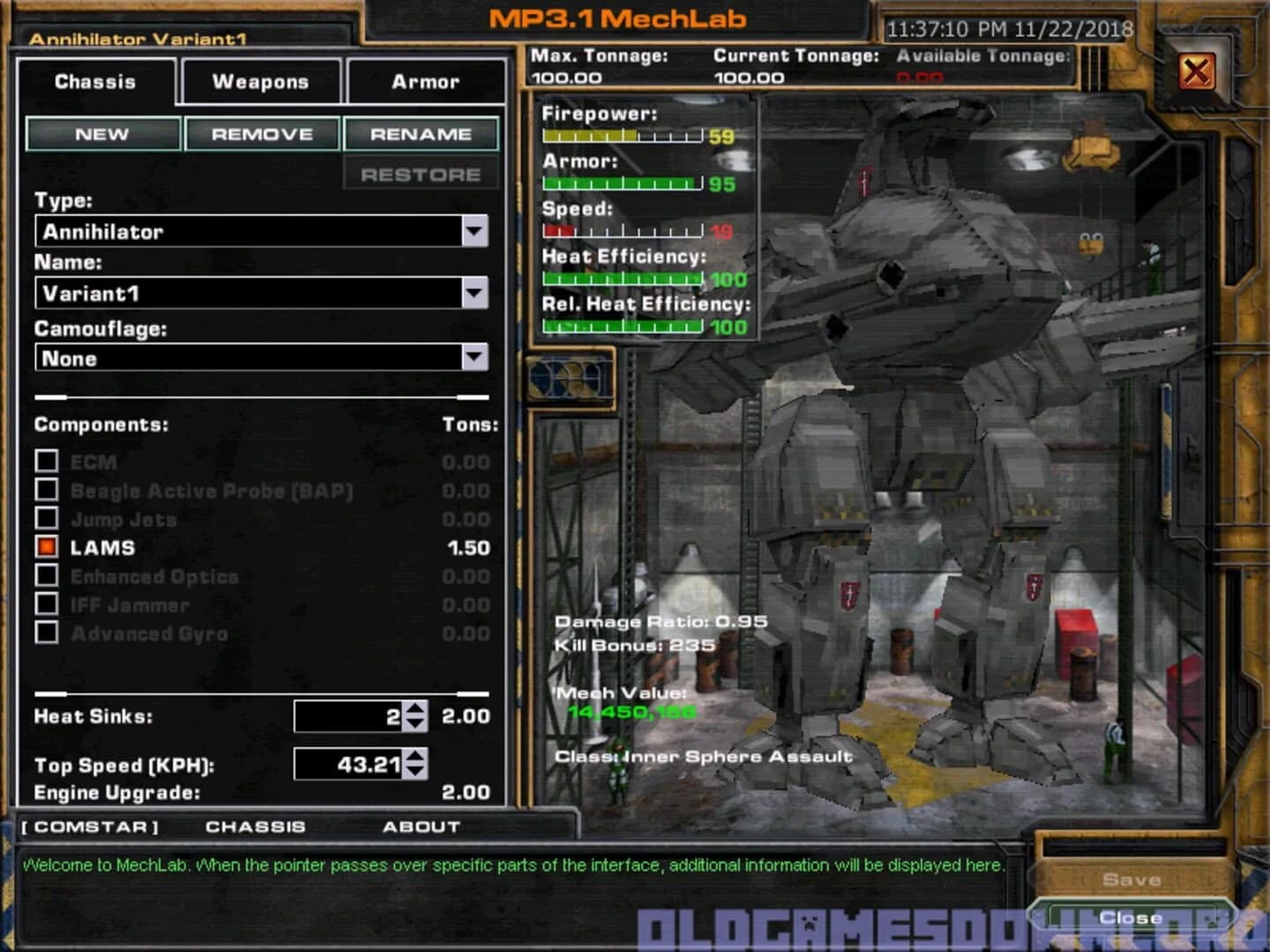Screen dimensions: 1270x952
Task: Switch to the Armor tab
Action: pos(424,81)
